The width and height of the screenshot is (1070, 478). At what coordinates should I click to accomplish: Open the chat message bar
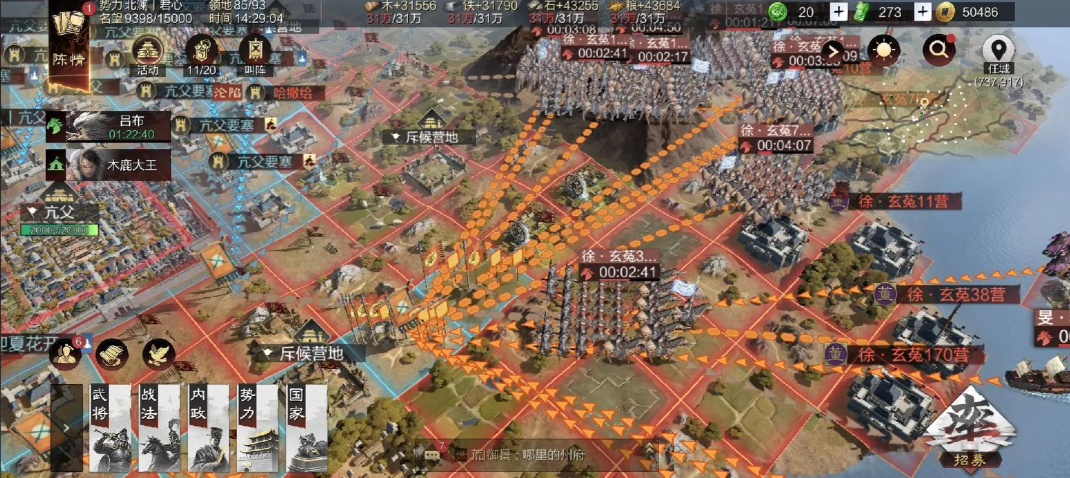[x=530, y=455]
